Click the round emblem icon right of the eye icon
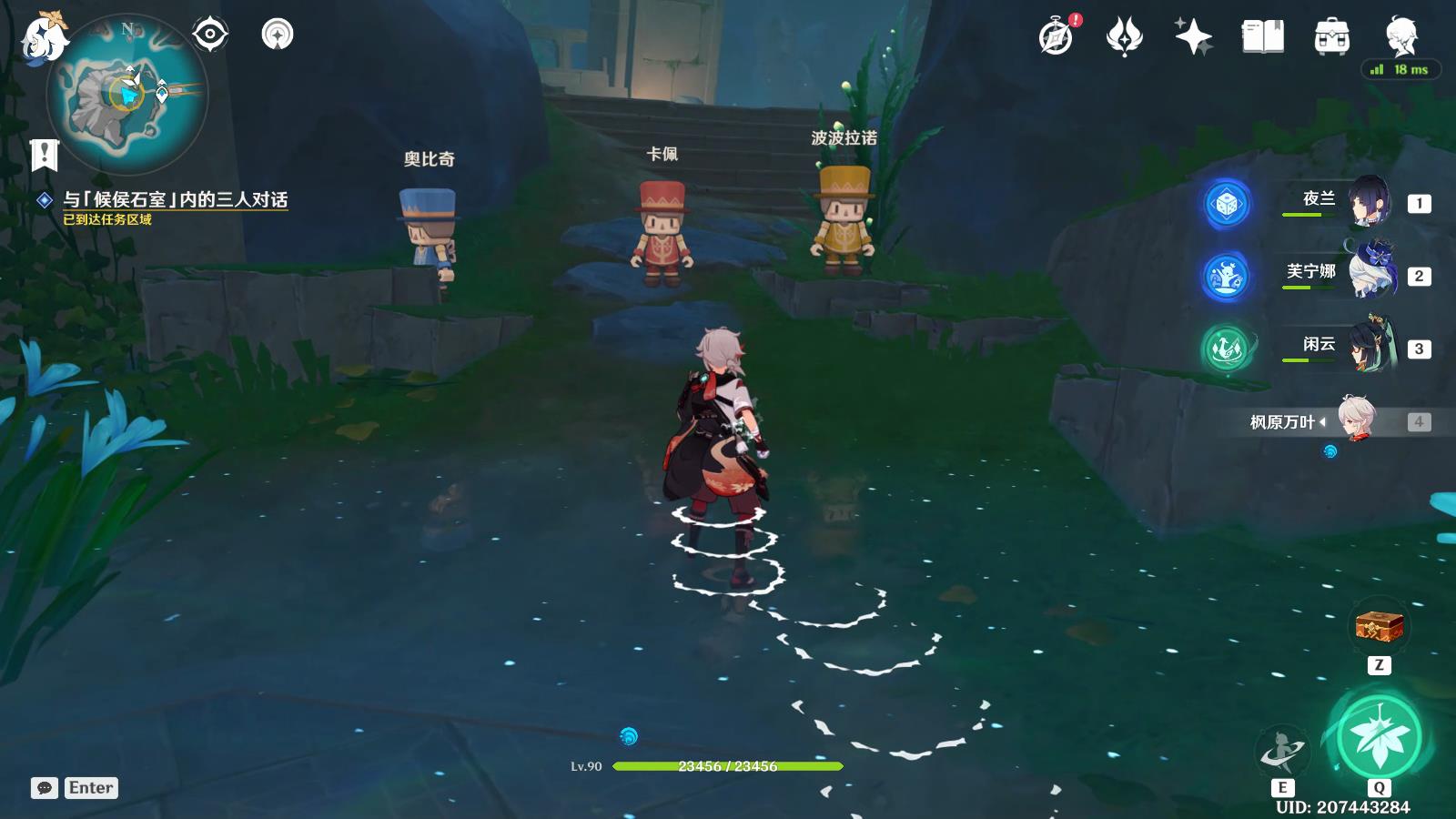The image size is (1456, 819). pos(278,35)
